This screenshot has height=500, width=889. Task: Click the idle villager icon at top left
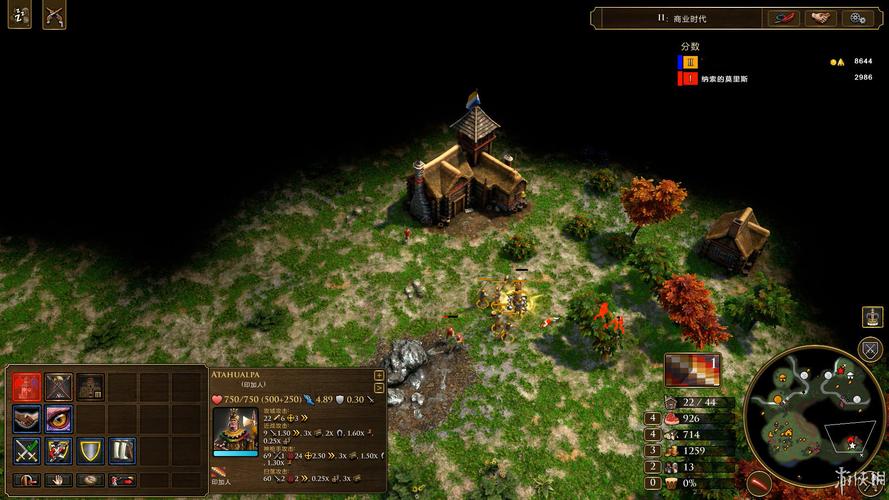point(20,16)
